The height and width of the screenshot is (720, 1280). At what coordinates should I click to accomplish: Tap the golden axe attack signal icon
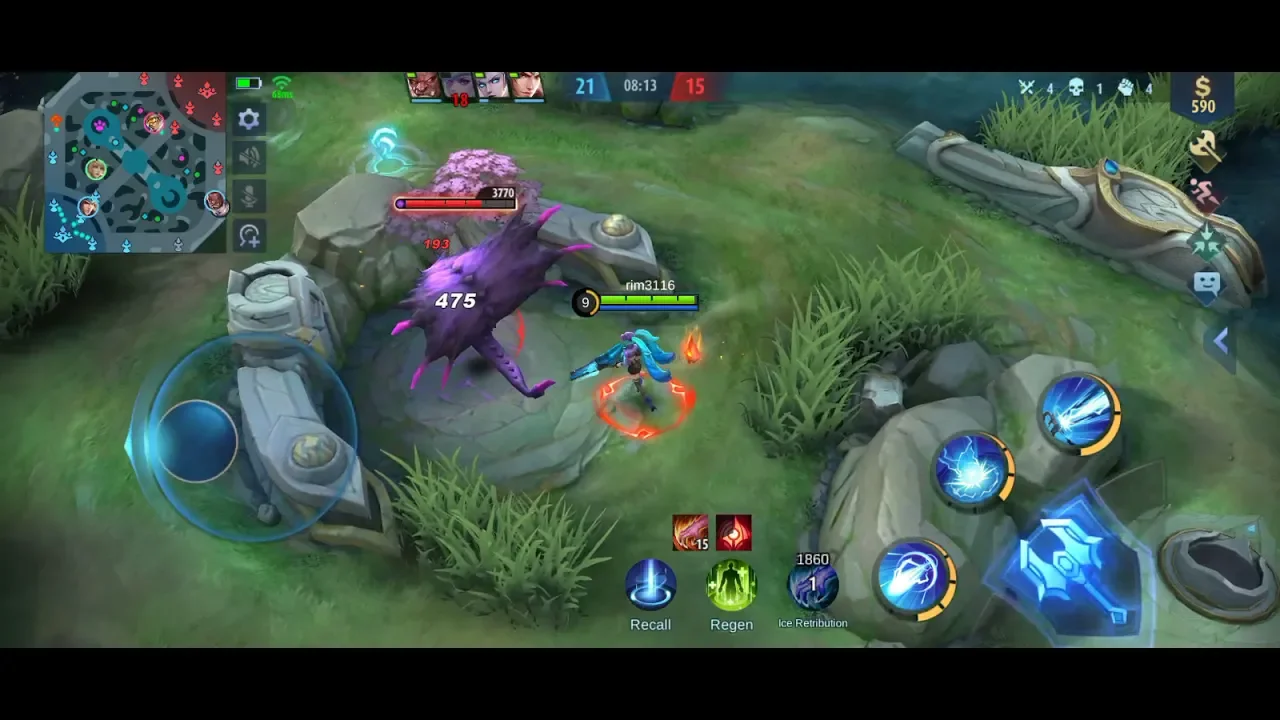1204,149
